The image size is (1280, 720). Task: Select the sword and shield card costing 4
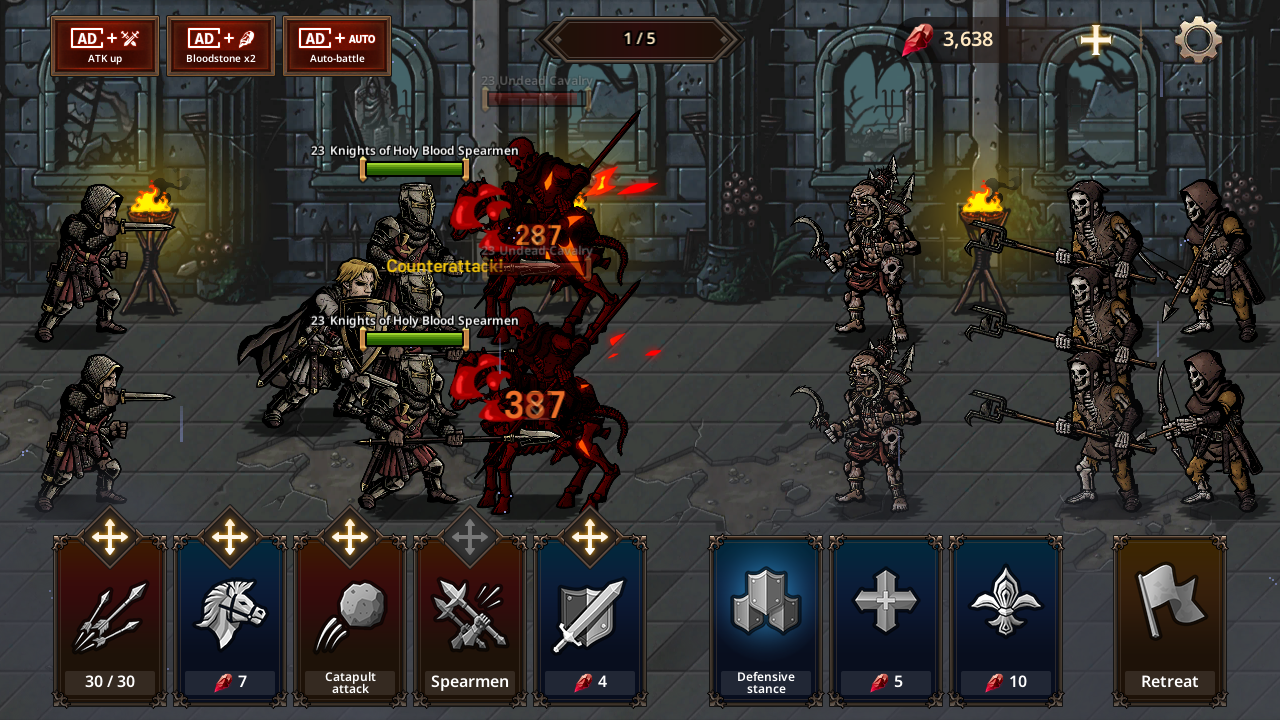coord(590,620)
